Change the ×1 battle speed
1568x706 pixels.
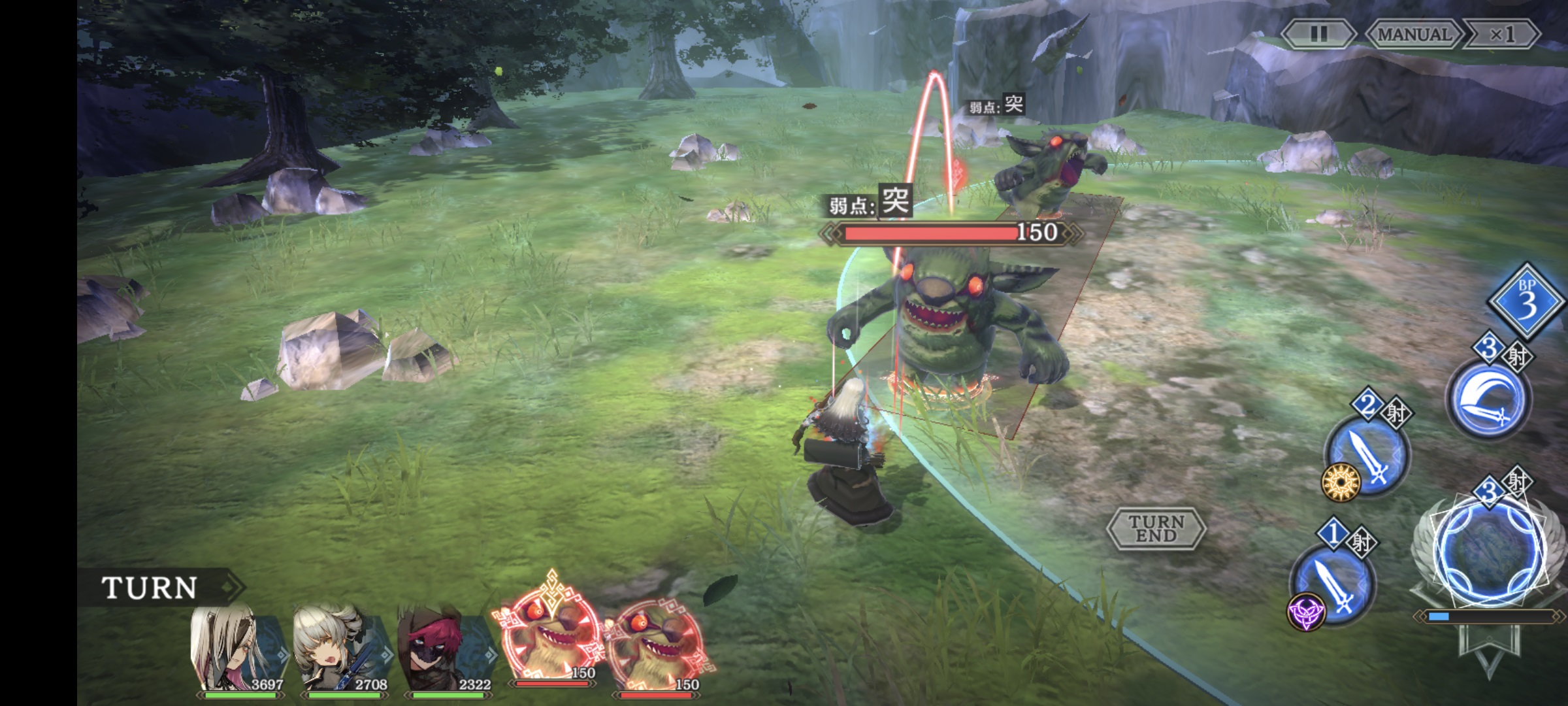1502,34
